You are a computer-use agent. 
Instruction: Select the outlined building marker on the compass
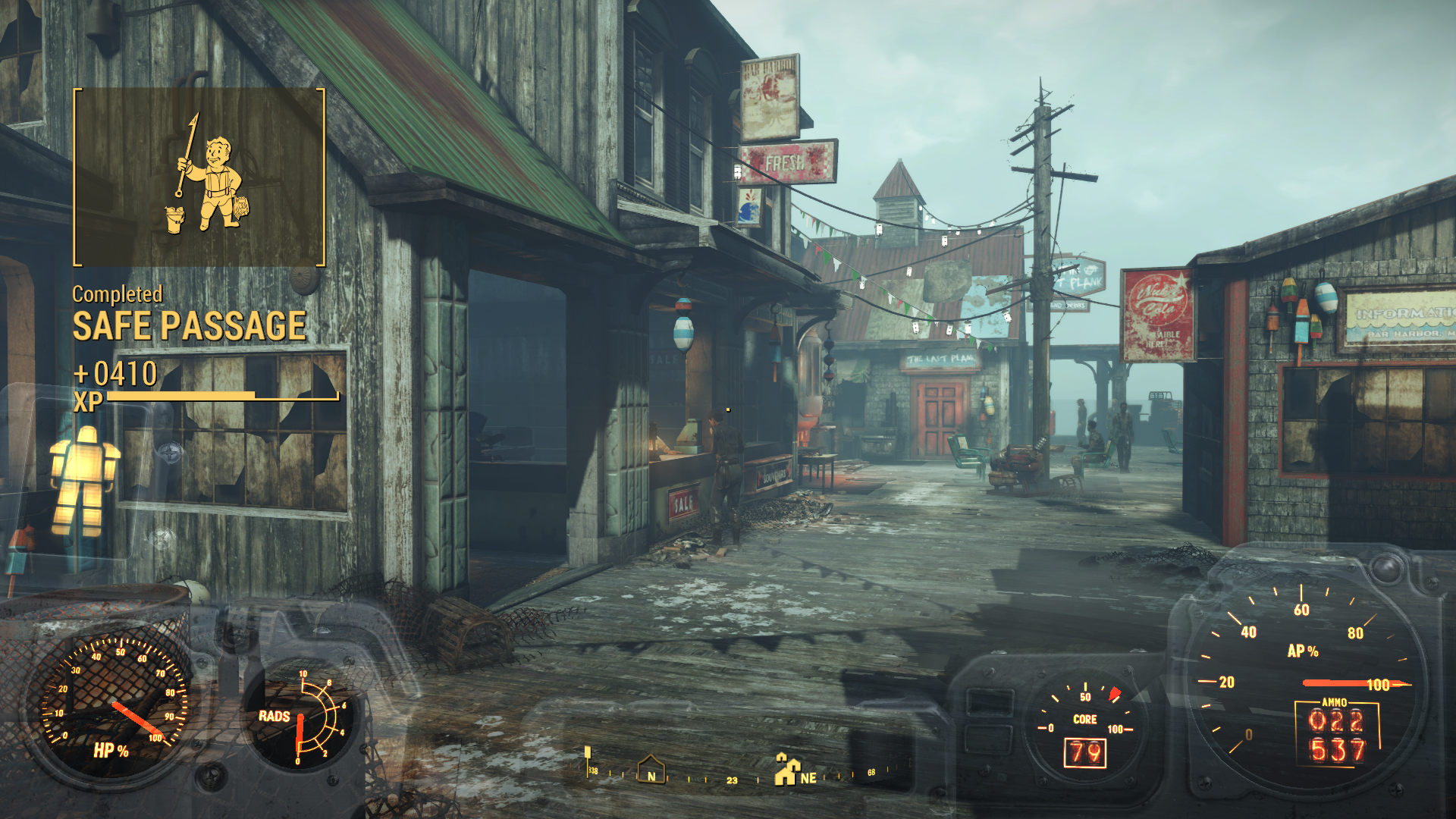[651, 768]
